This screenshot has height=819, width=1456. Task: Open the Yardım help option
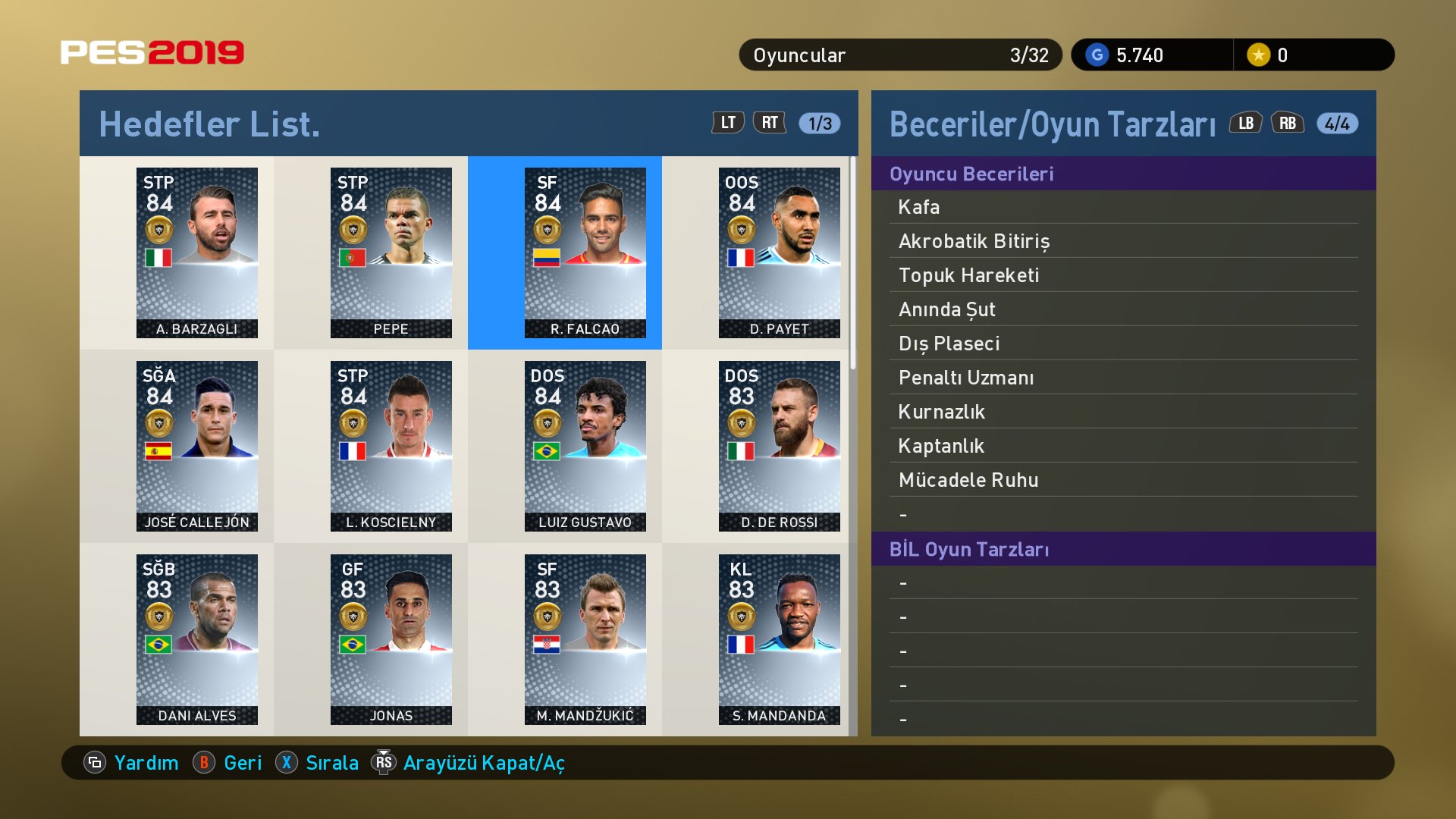[x=133, y=763]
